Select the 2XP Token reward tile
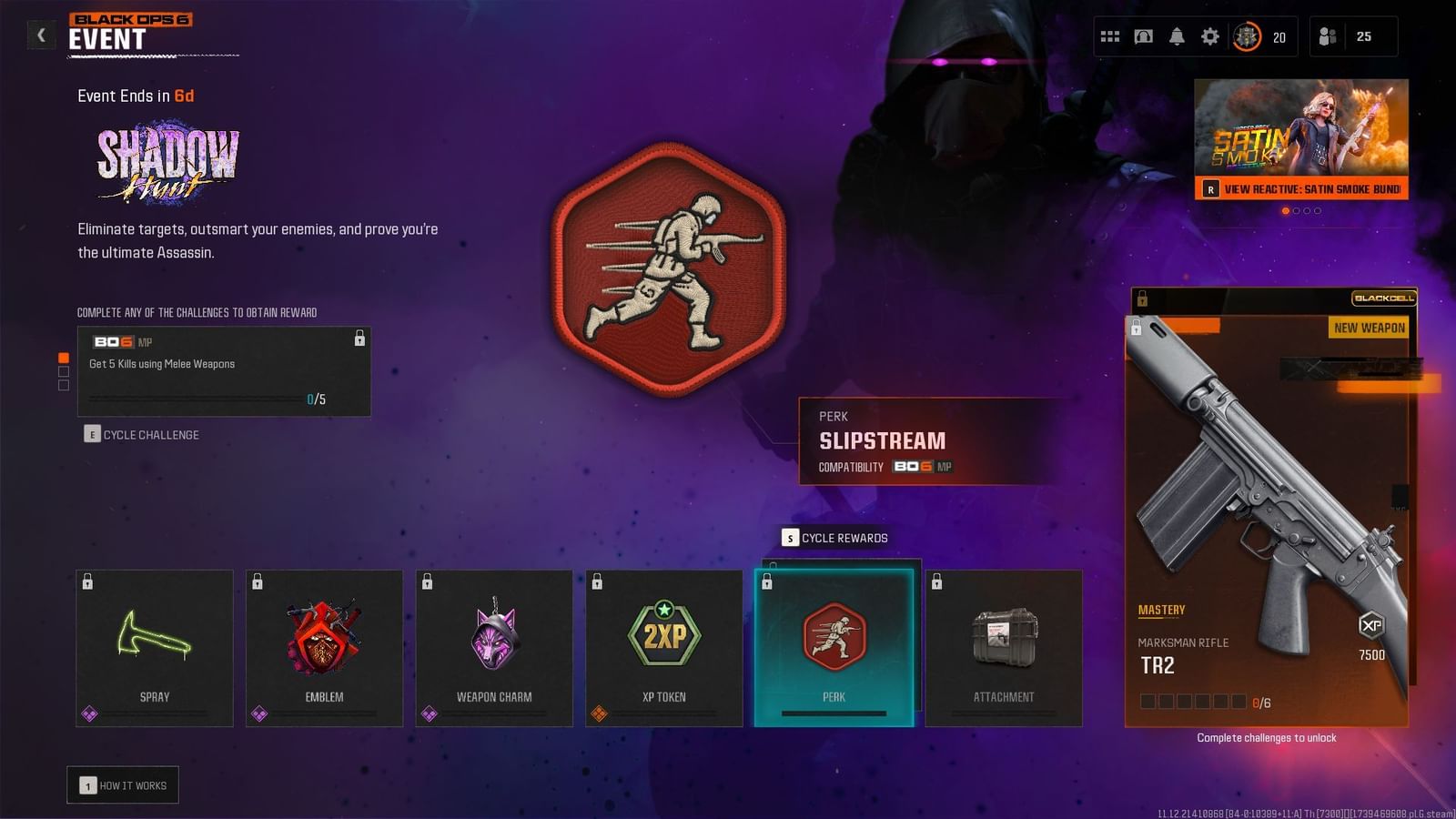This screenshot has height=819, width=1456. click(663, 647)
